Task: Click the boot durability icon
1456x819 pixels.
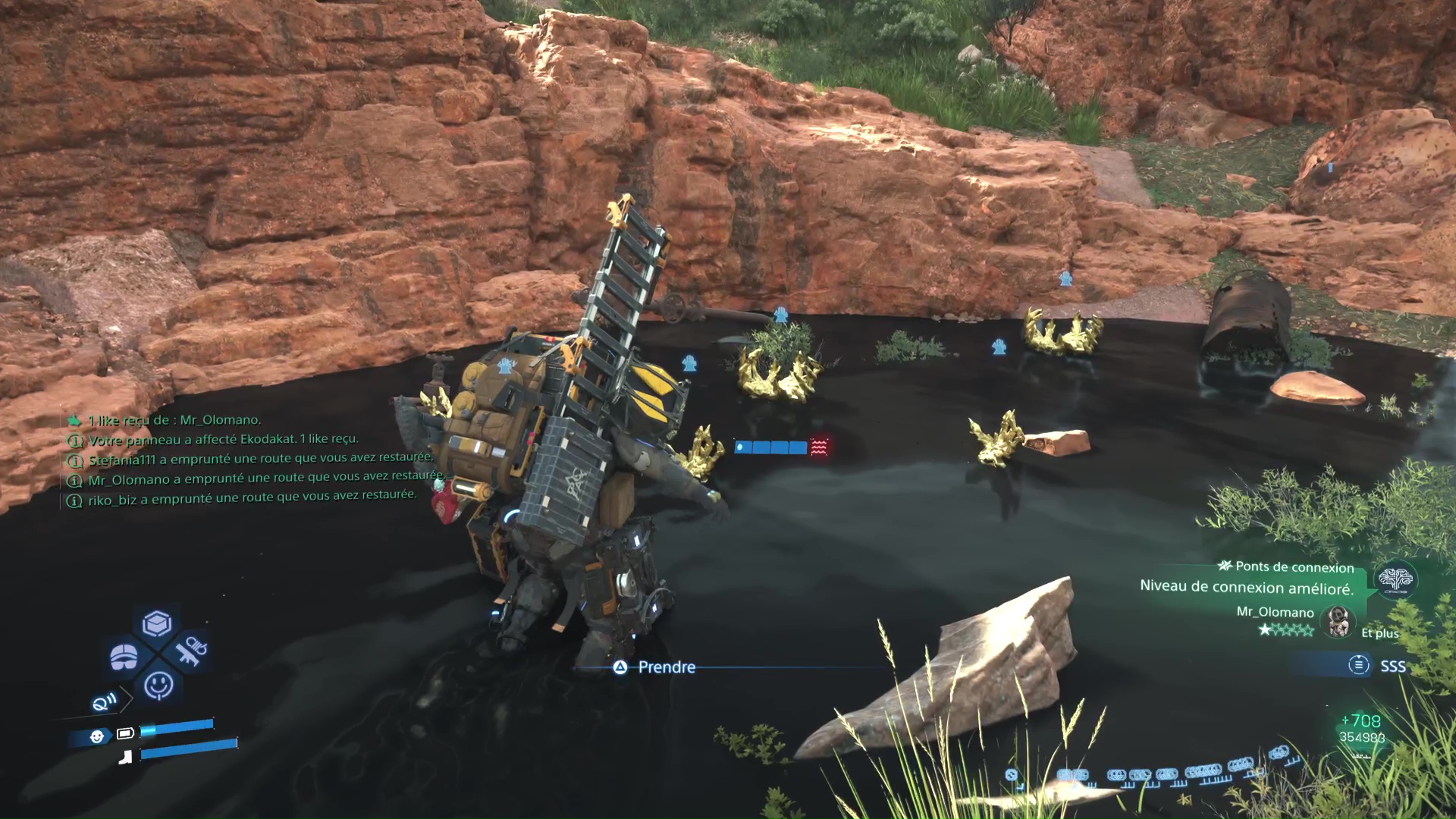Action: coord(127,757)
